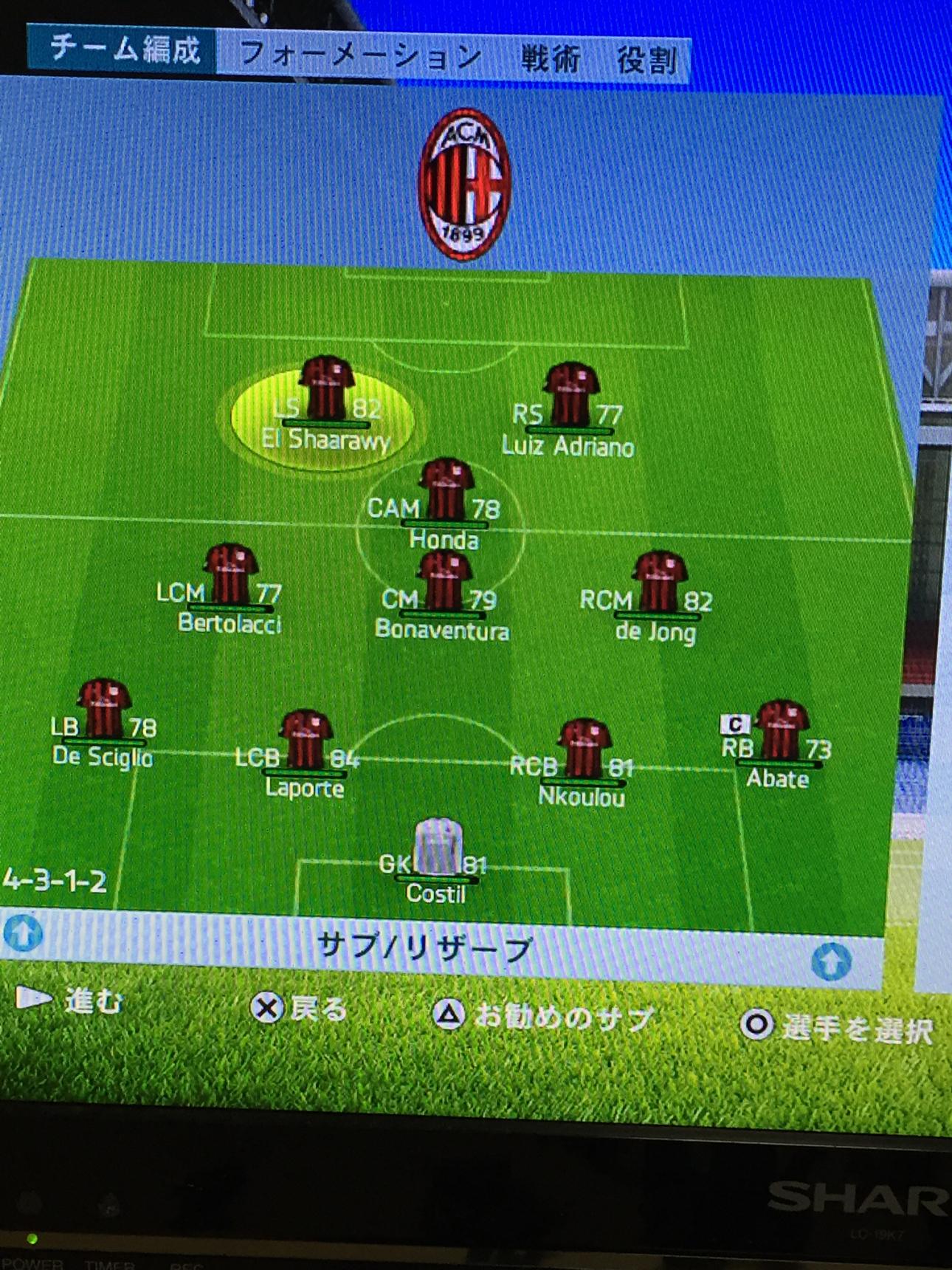Image resolution: width=952 pixels, height=1270 pixels.
Task: Pick left back De Sciglio
Action: pyautogui.click(x=104, y=721)
